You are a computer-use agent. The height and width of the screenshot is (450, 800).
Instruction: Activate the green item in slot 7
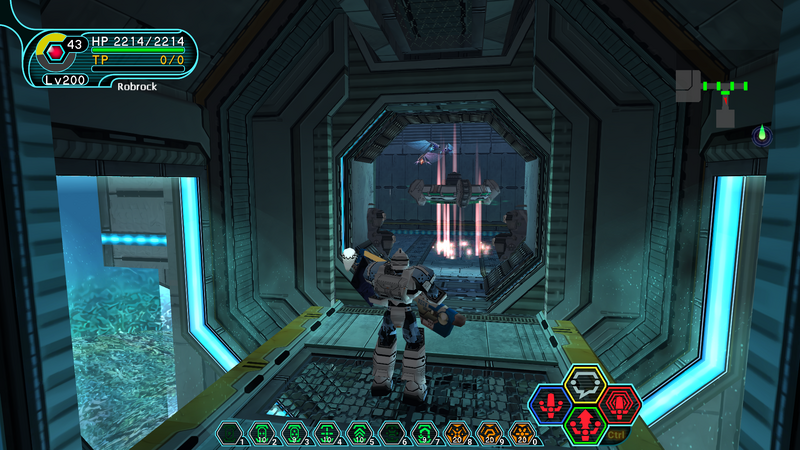424,433
